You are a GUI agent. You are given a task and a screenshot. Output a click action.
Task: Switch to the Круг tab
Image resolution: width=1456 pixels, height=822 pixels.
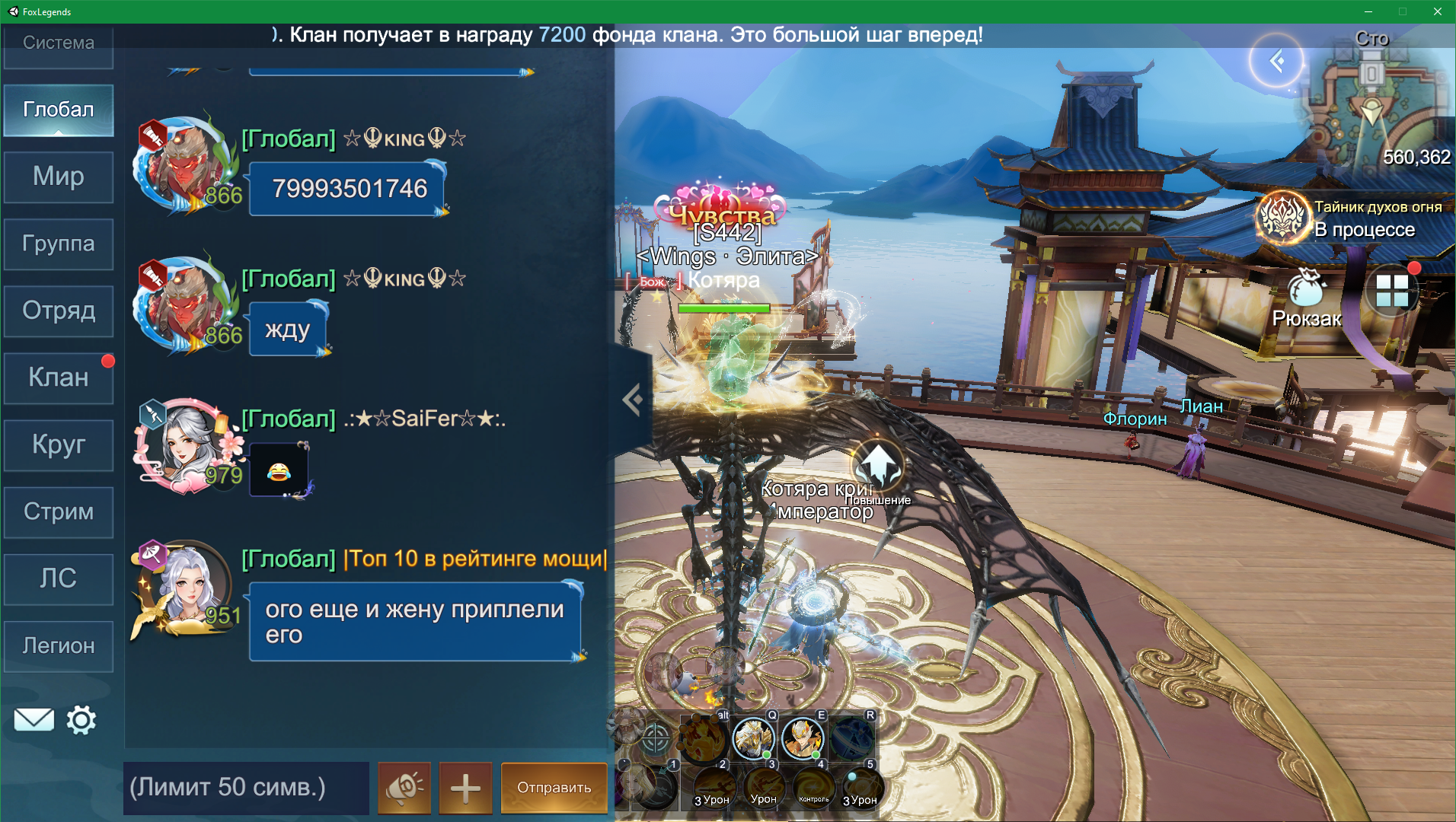tap(59, 444)
